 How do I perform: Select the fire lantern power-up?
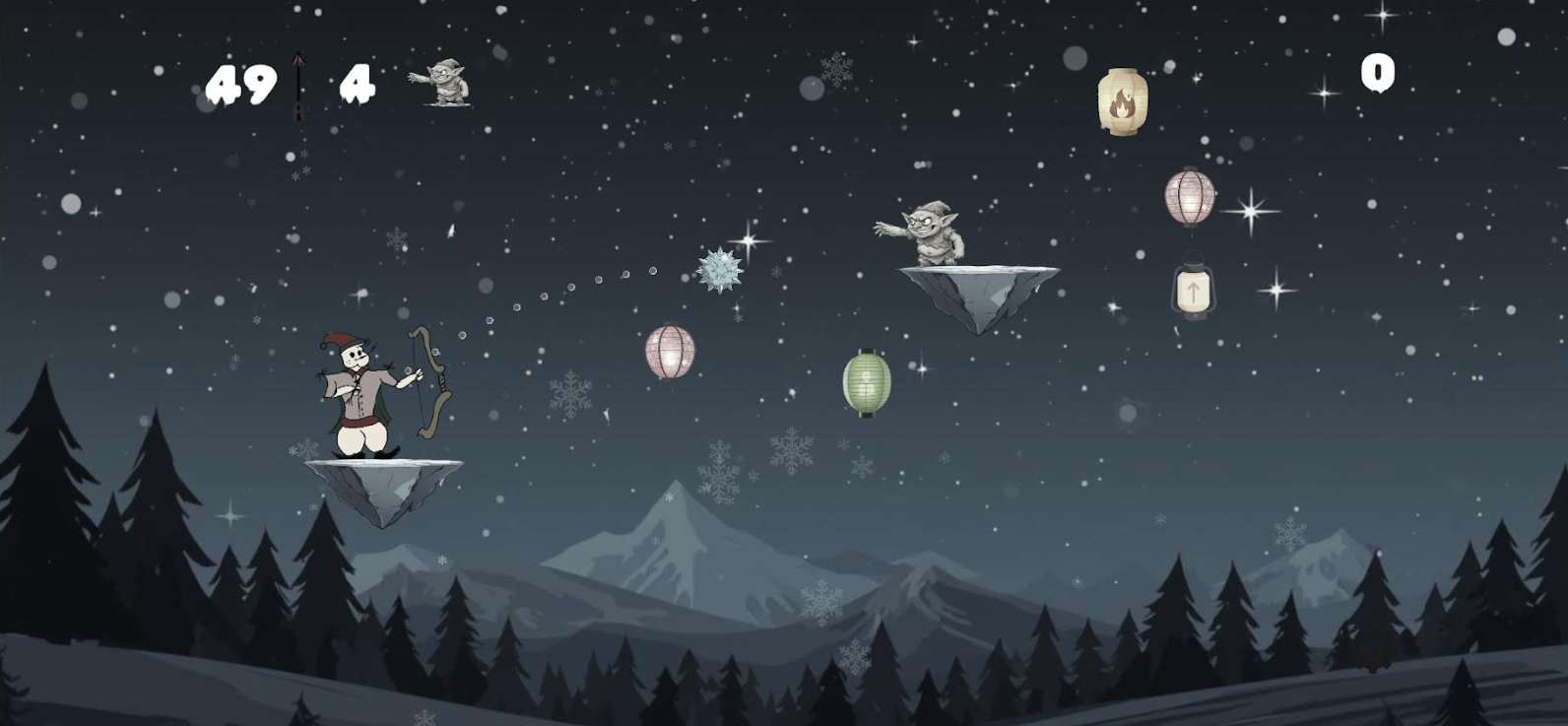[x=1124, y=98]
